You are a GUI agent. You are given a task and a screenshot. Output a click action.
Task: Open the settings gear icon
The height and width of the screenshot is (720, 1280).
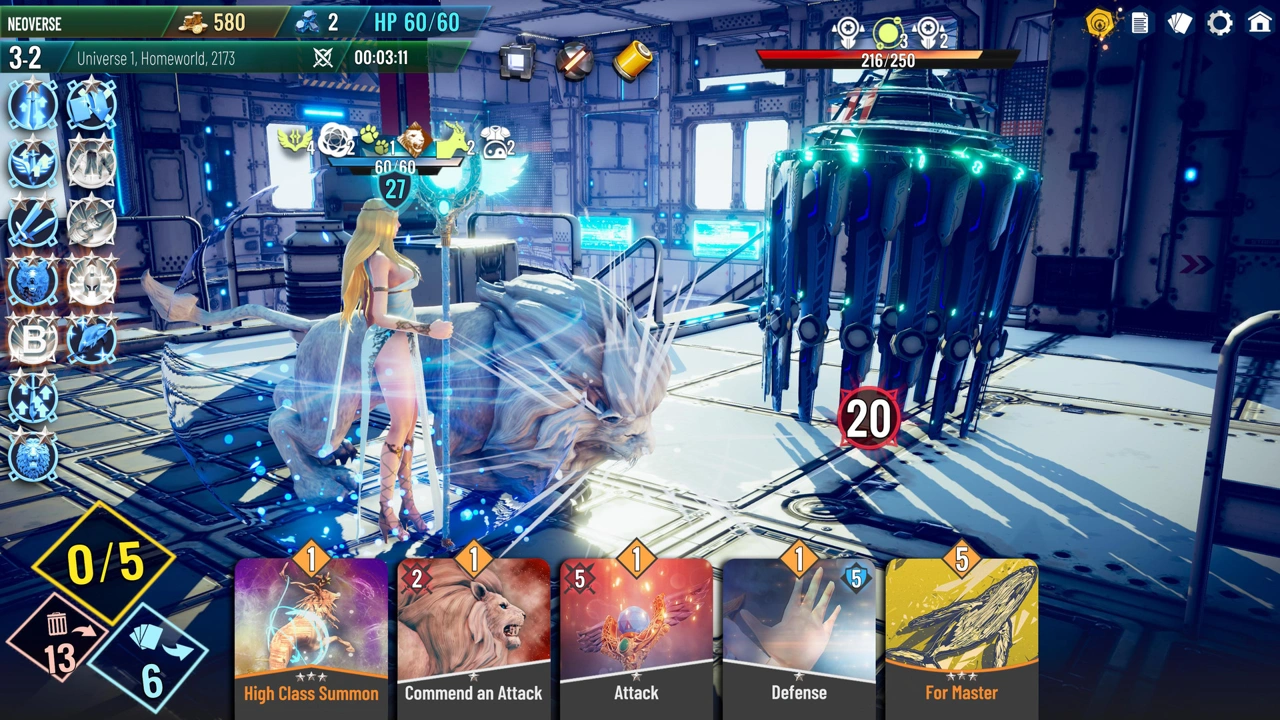1220,23
